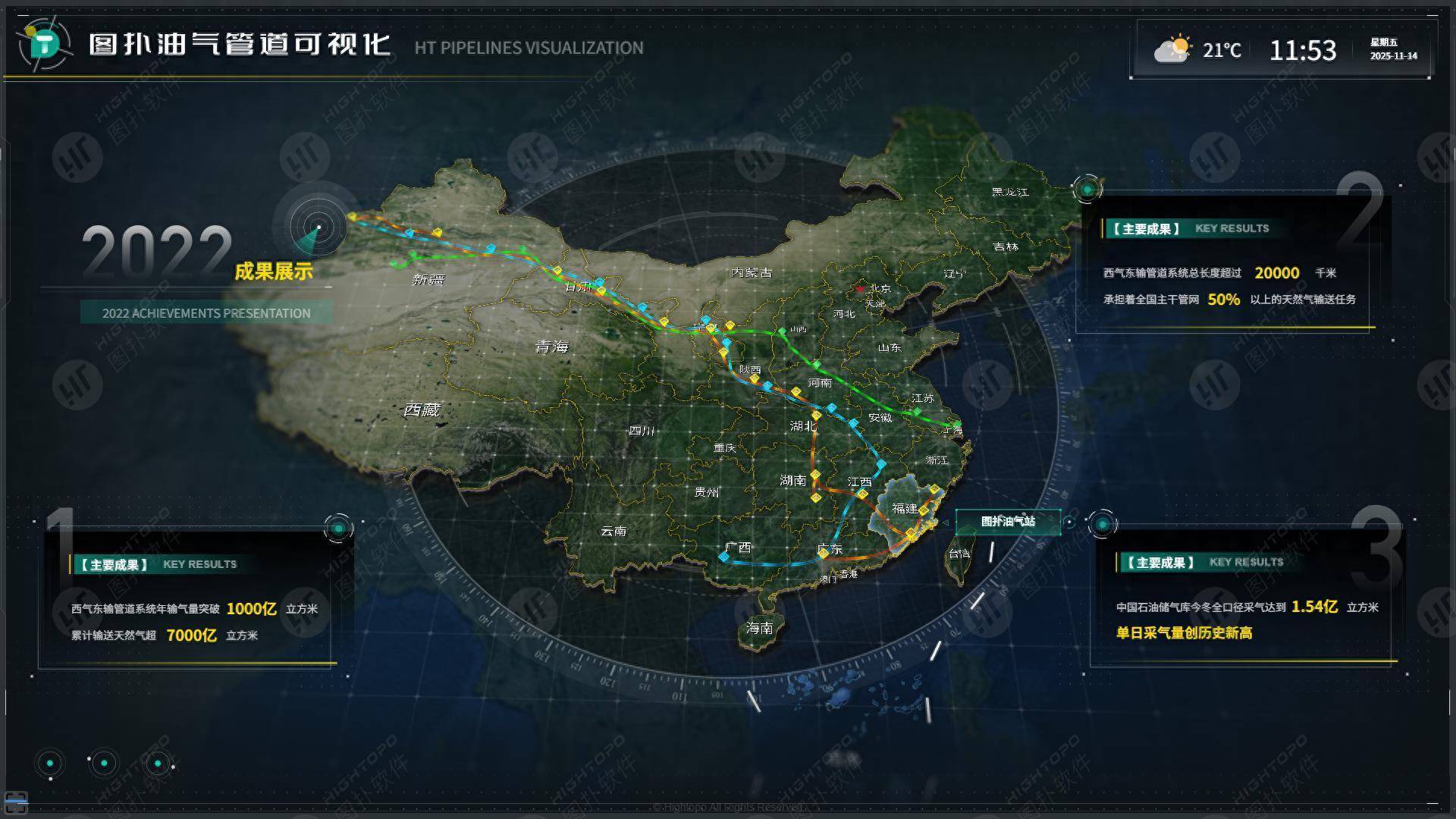Select the 2022 成果展示 section header

275,269
